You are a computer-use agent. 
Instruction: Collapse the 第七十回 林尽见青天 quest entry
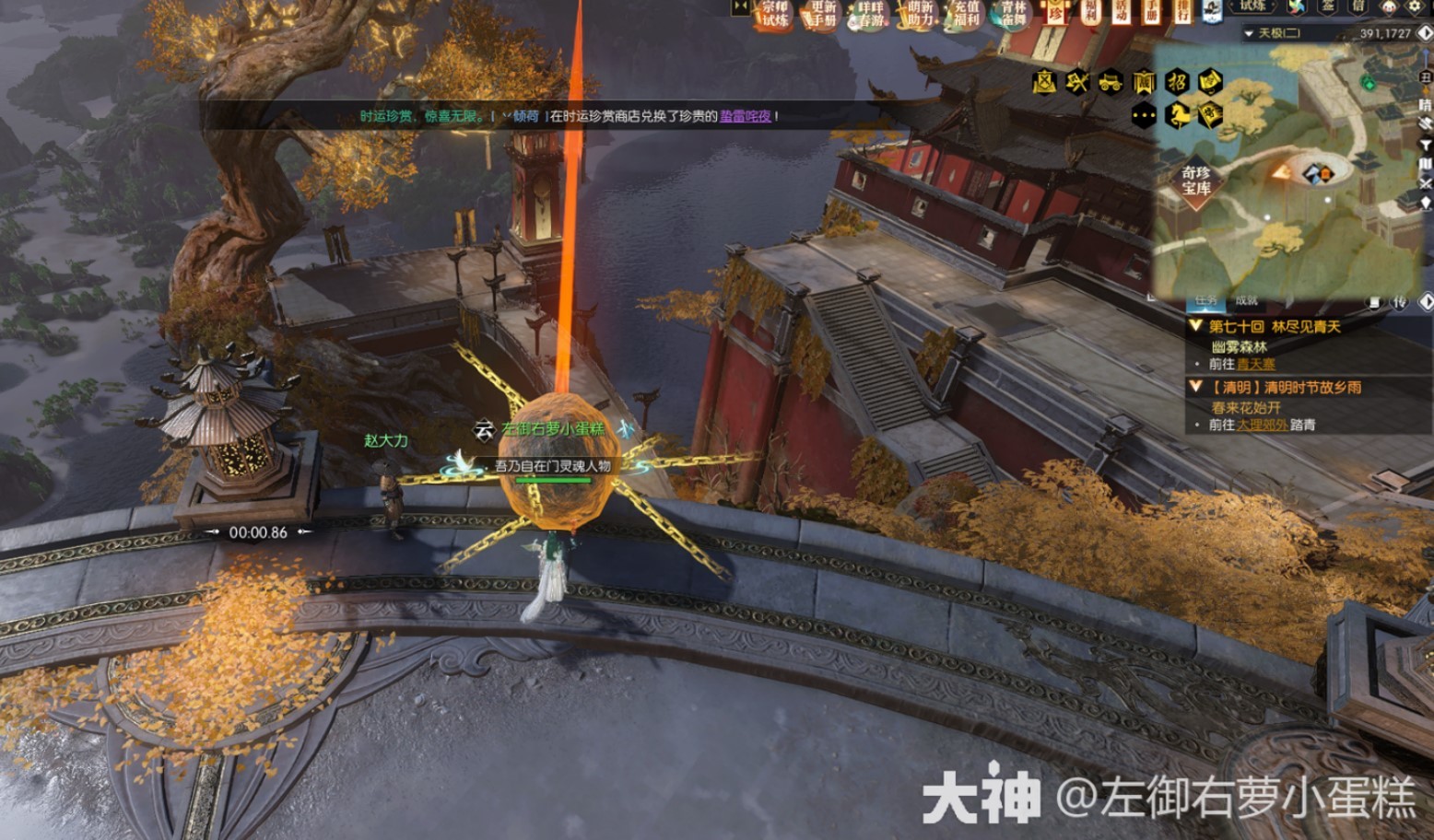click(x=1195, y=326)
